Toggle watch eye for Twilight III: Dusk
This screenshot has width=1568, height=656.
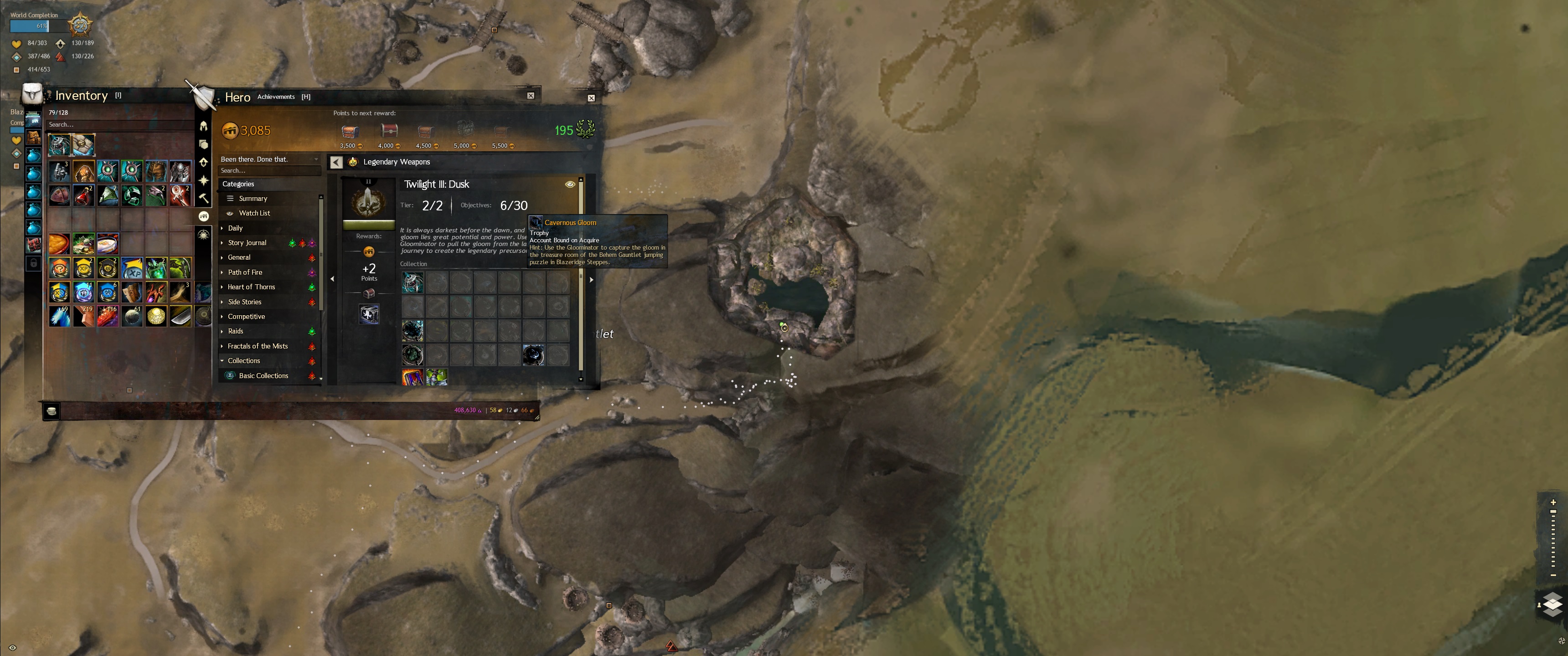coord(570,184)
